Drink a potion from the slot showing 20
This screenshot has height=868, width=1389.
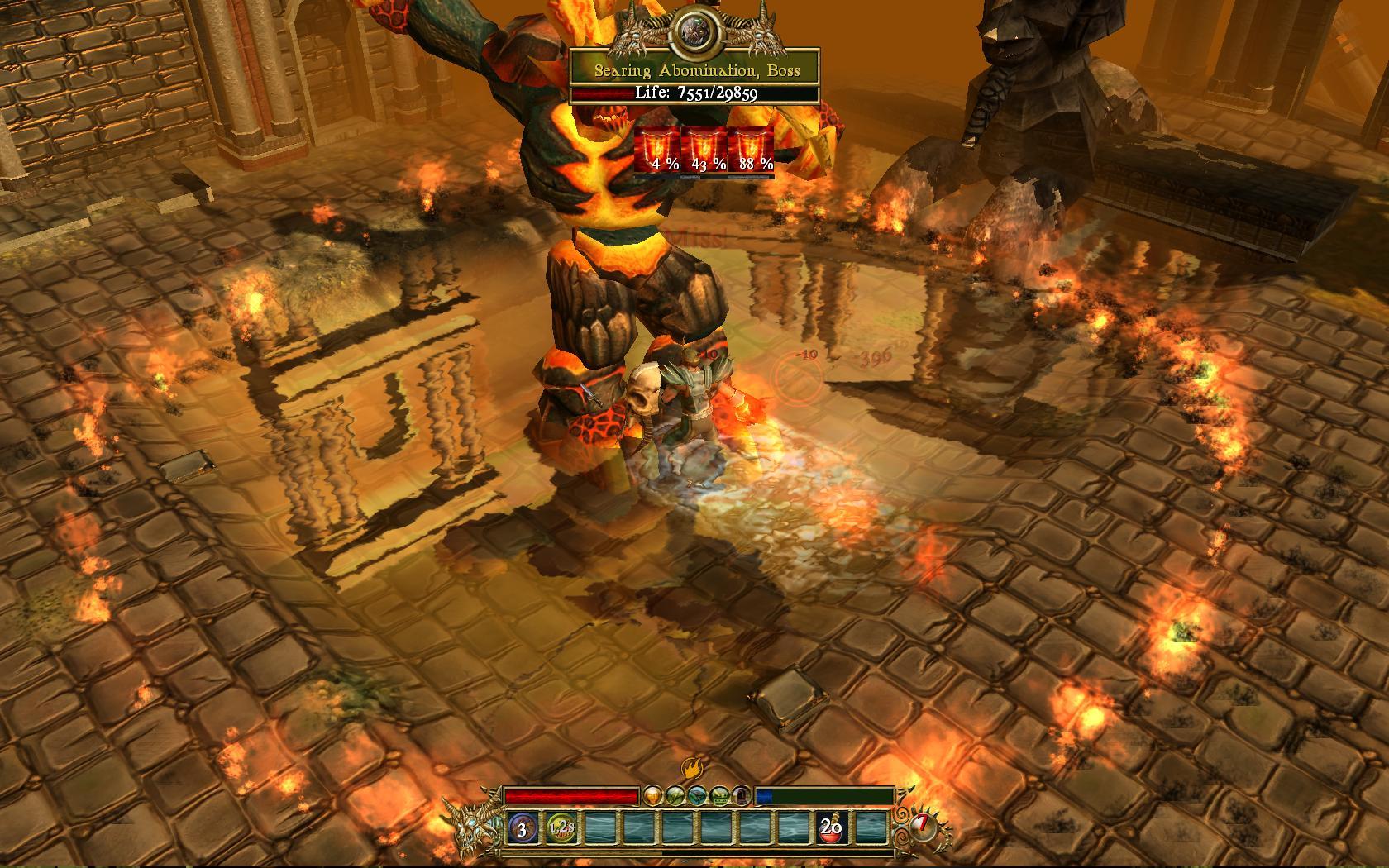(x=832, y=828)
